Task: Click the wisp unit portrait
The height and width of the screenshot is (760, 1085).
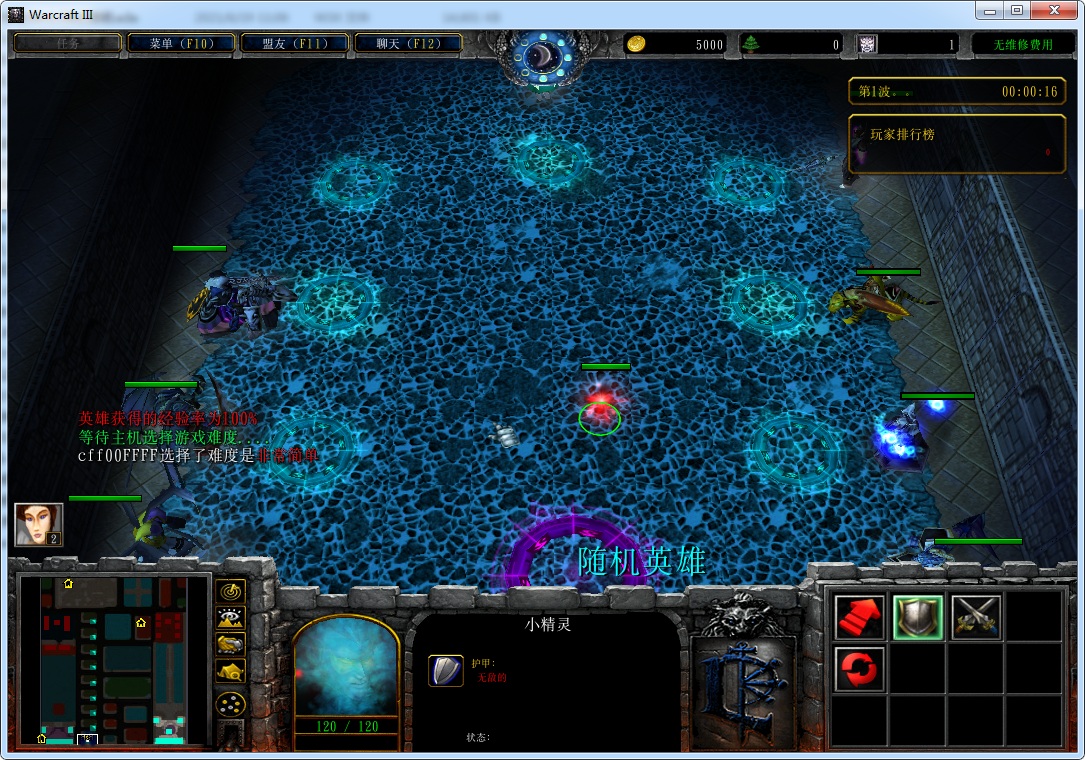Action: tap(346, 664)
